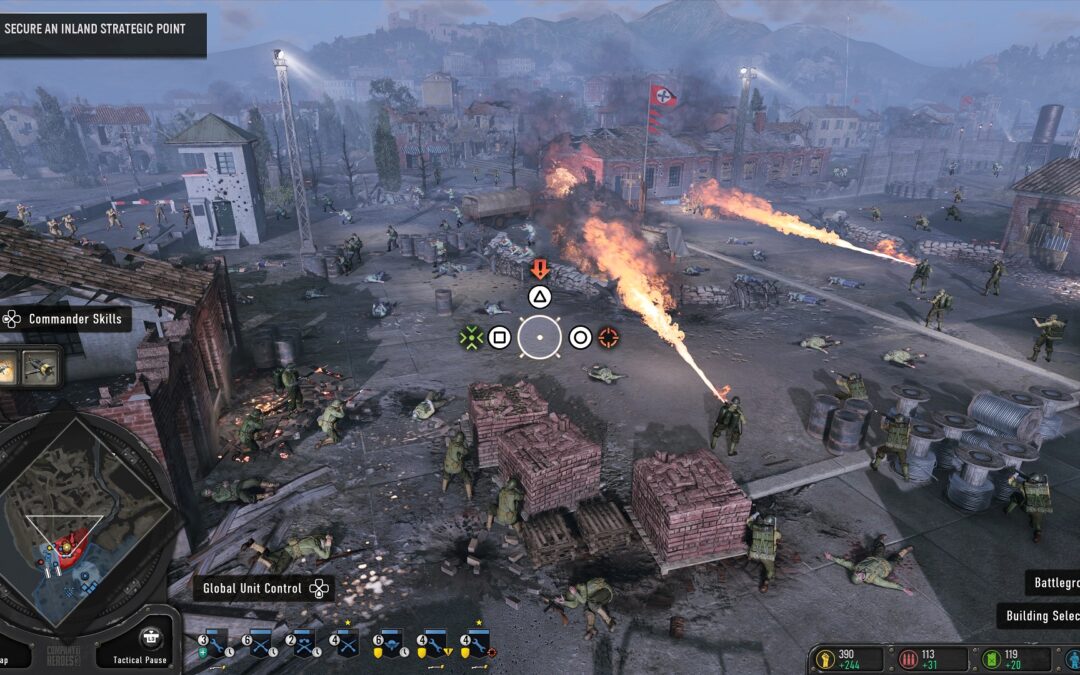The image size is (1080, 675).
Task: Select the two-man squad icon
Action: point(303,643)
